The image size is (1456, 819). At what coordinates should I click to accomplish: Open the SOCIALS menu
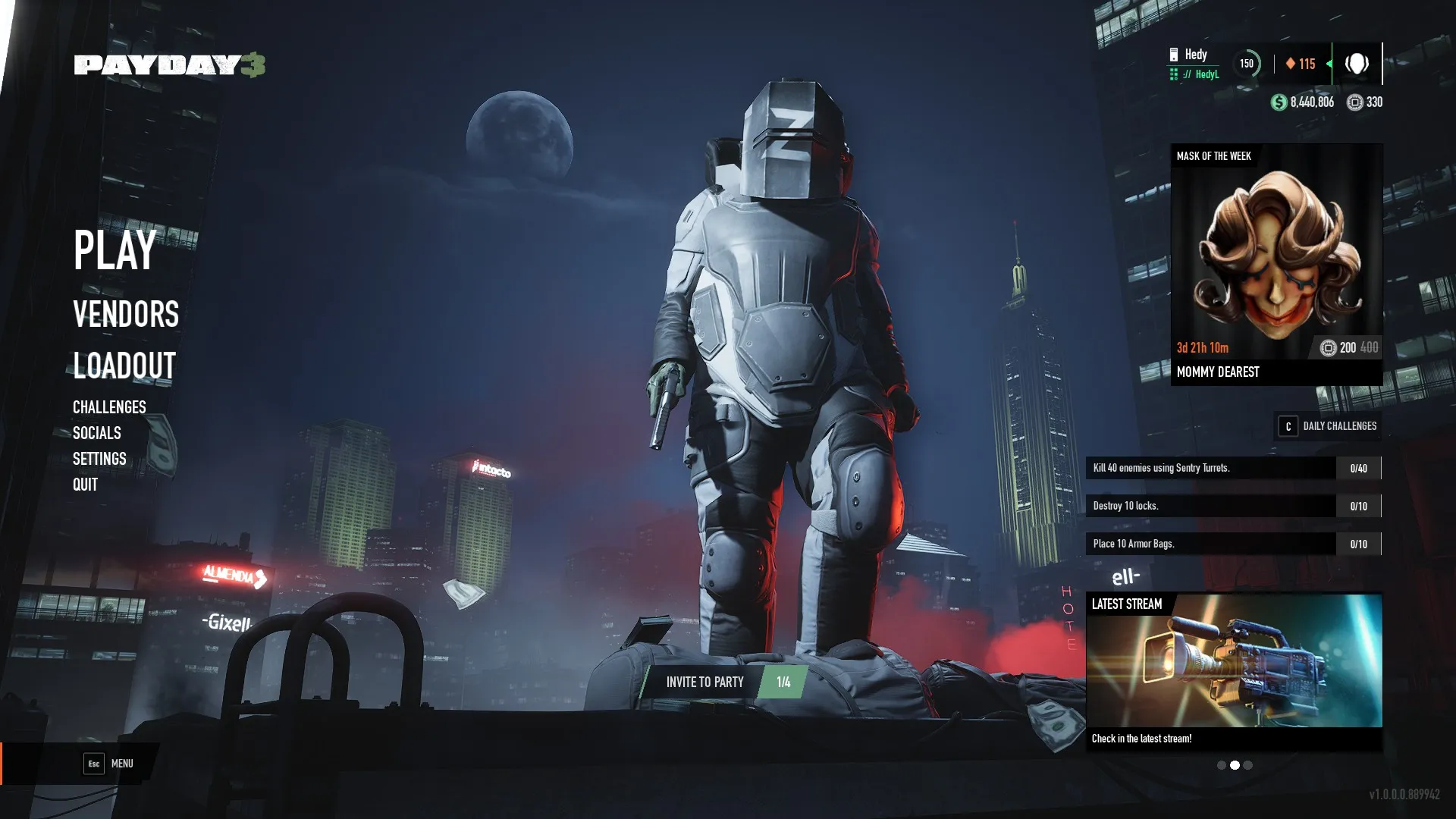[96, 433]
